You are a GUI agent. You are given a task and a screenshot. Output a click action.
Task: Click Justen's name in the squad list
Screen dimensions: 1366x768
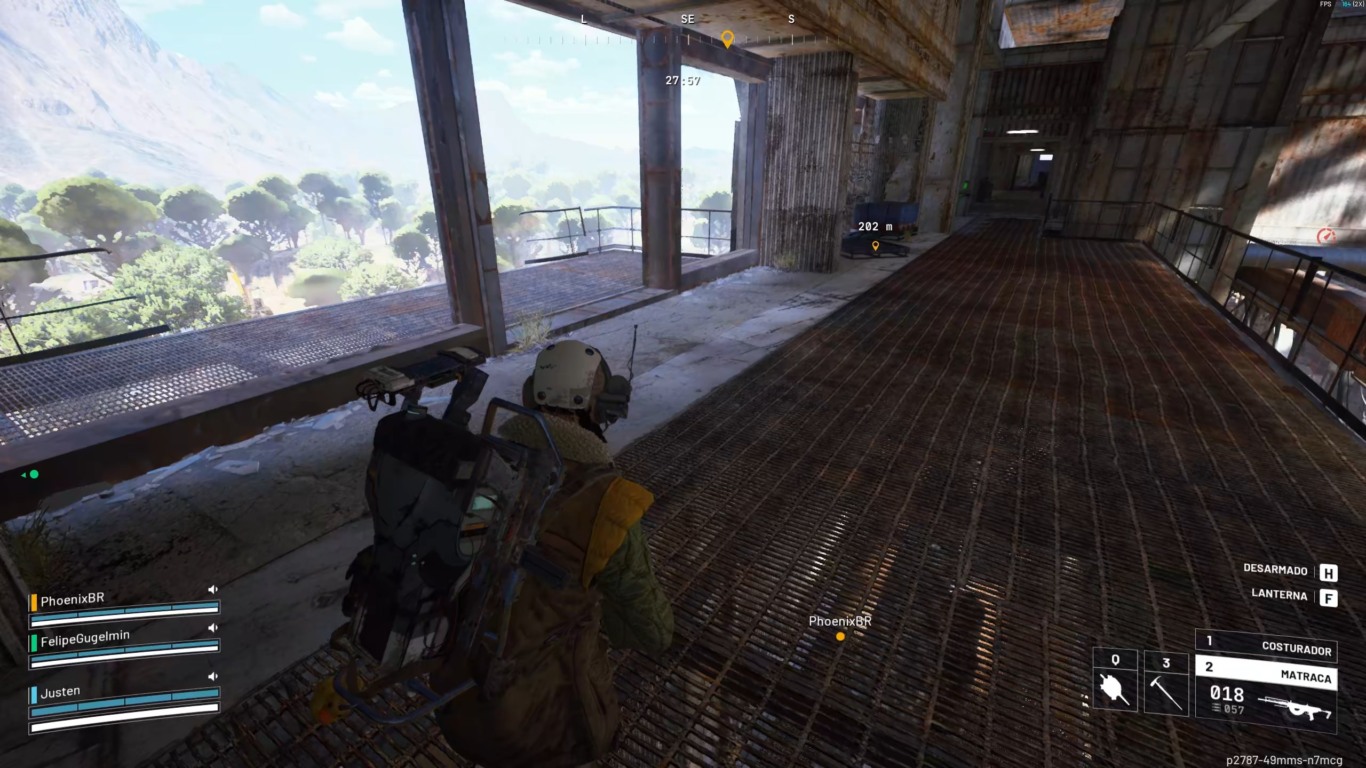60,691
